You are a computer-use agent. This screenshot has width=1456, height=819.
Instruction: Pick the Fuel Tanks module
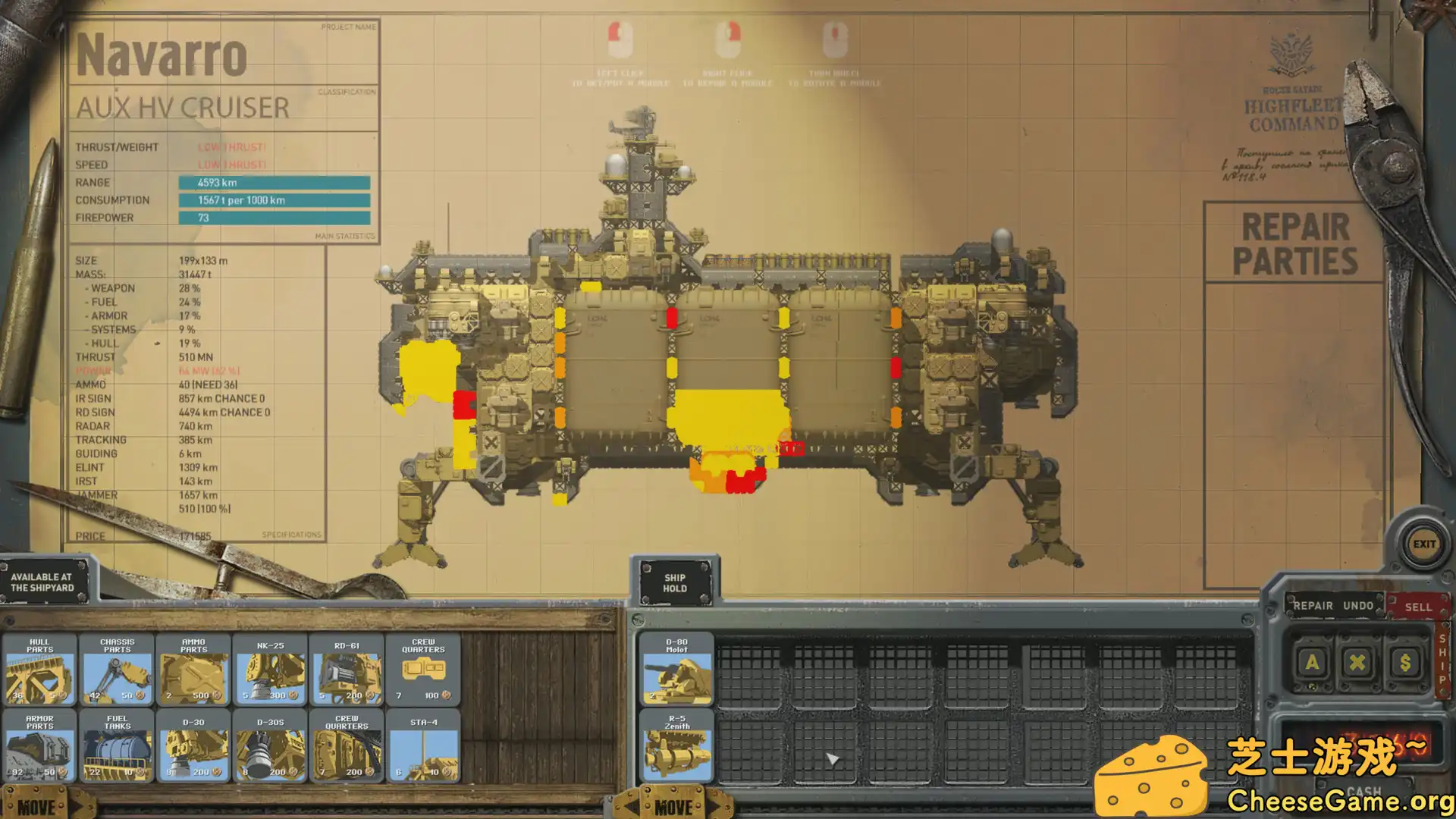117,746
